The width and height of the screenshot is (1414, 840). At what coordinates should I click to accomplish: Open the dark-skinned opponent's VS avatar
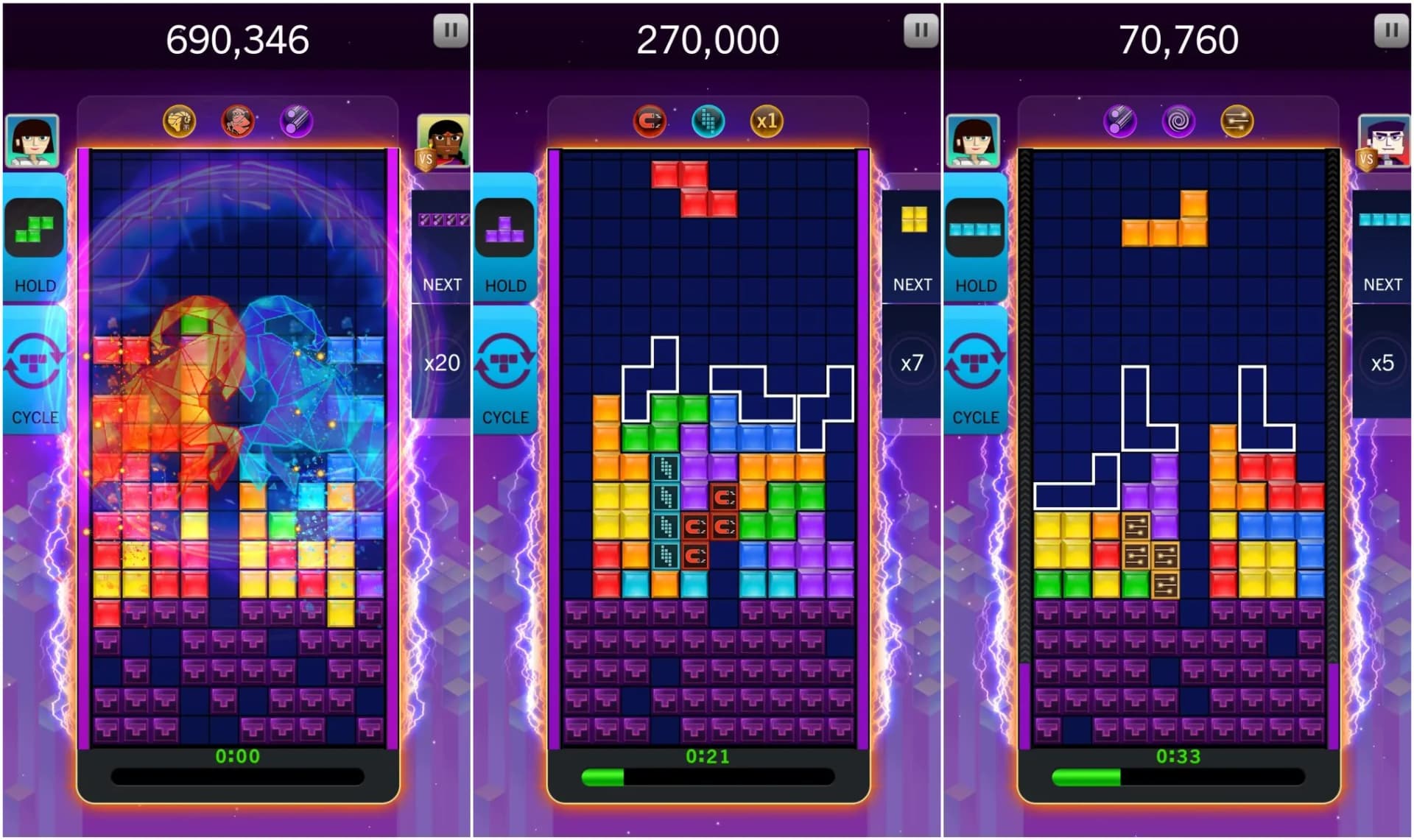[443, 141]
